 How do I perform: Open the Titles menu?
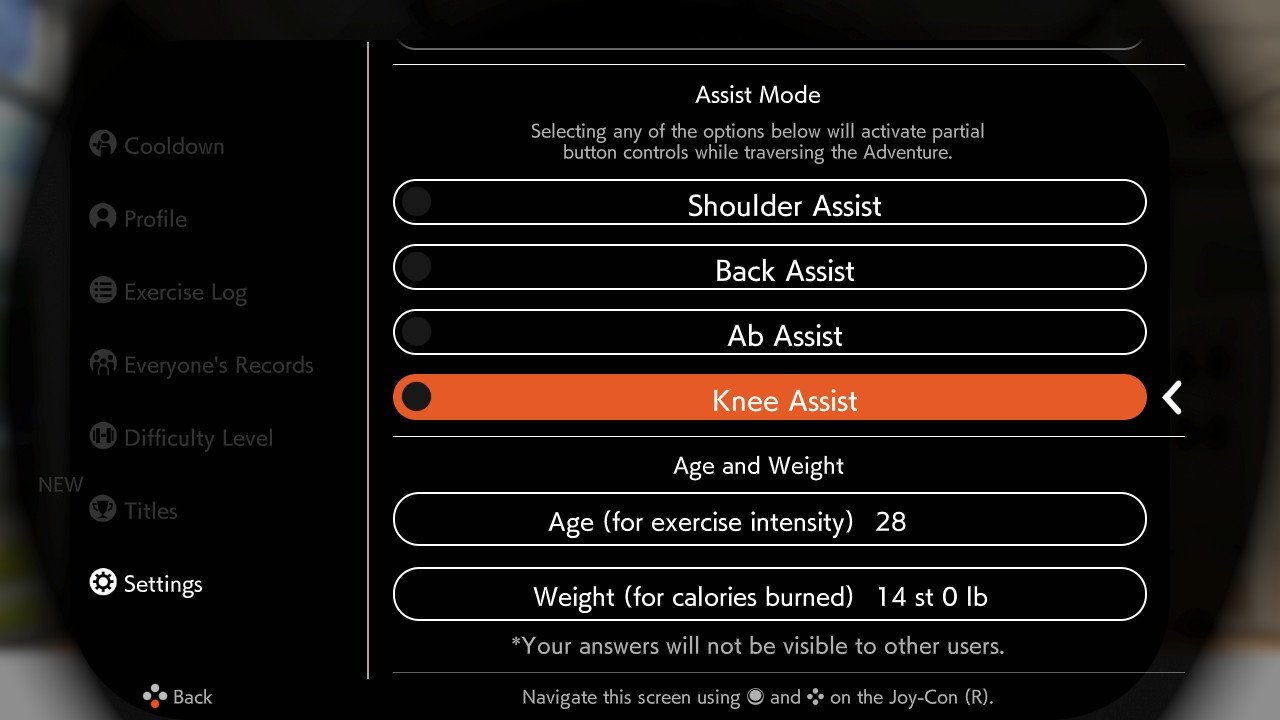click(134, 511)
